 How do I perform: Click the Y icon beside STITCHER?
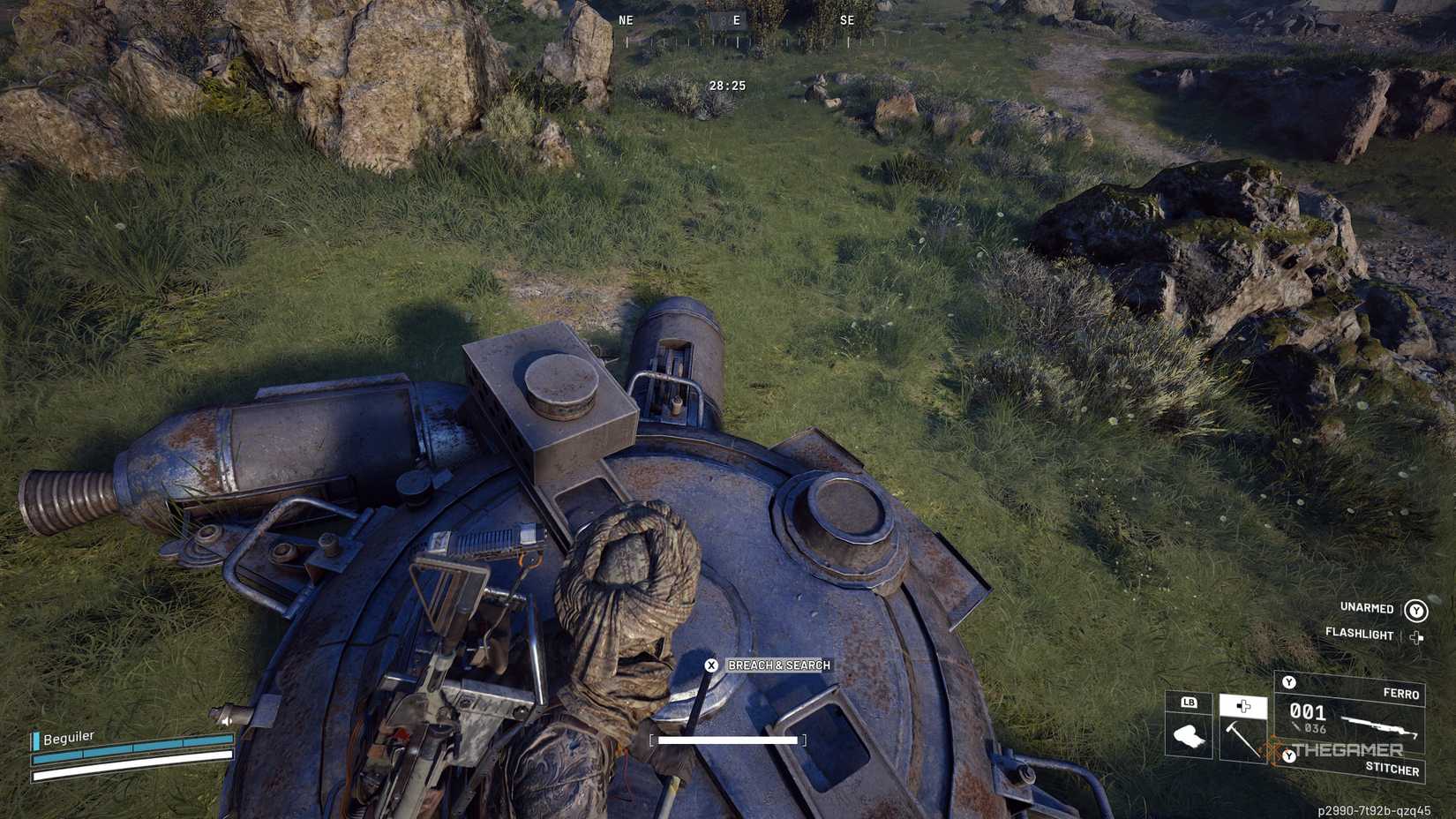point(1289,756)
